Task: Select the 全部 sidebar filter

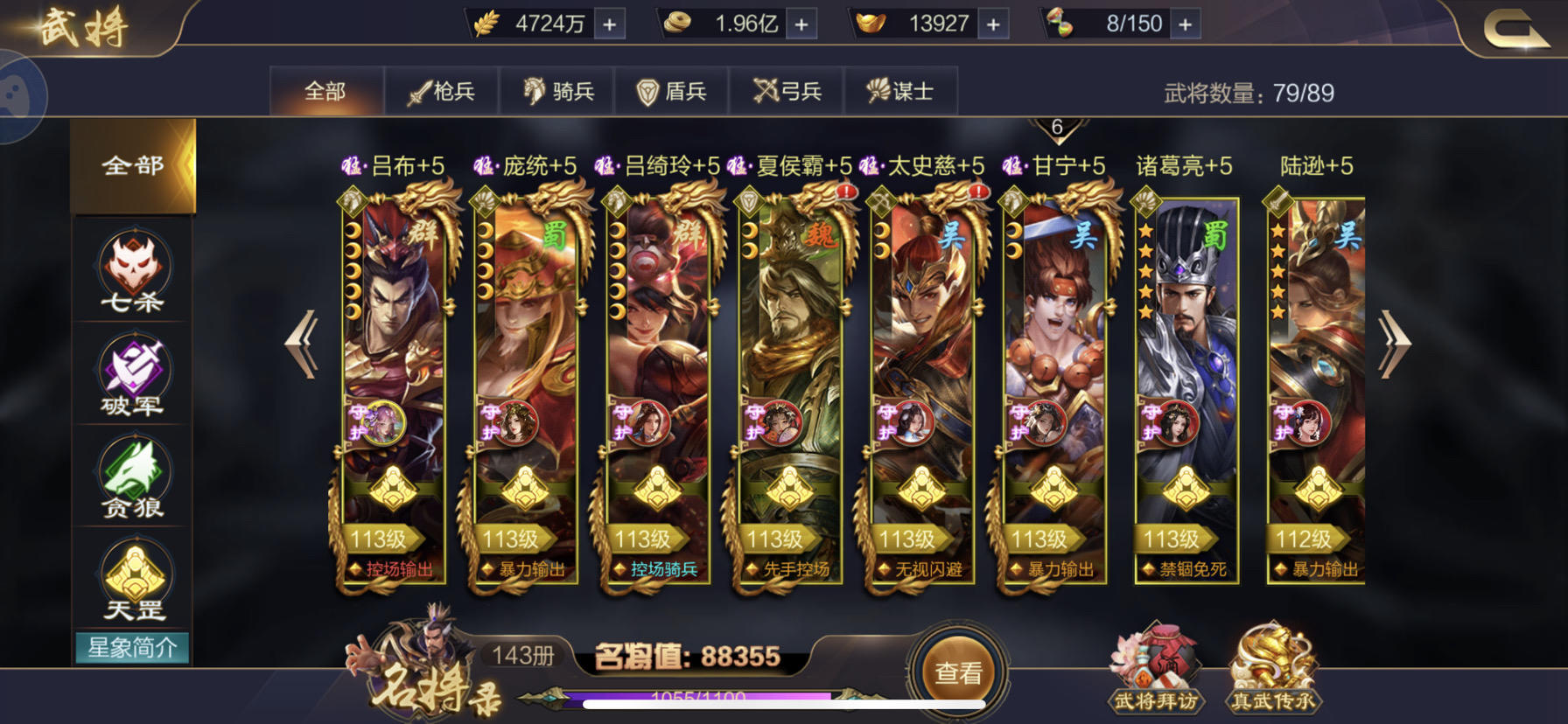Action: pos(131,165)
